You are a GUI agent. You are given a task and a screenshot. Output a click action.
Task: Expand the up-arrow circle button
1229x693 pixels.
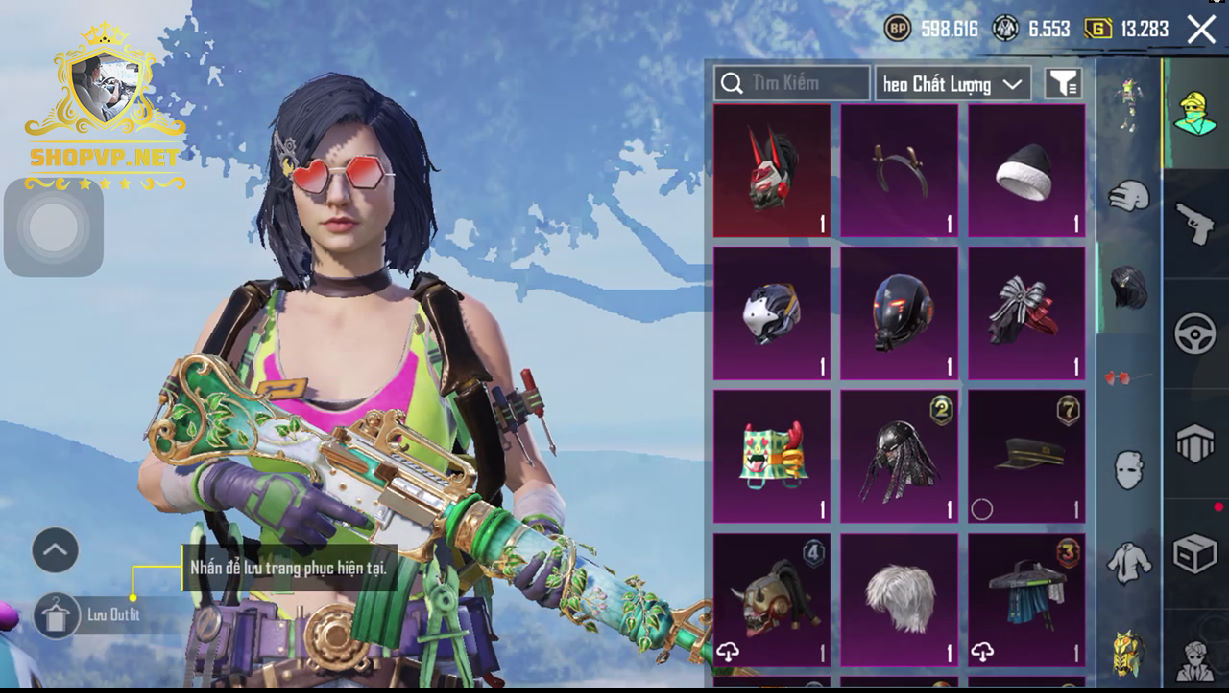pyautogui.click(x=56, y=549)
